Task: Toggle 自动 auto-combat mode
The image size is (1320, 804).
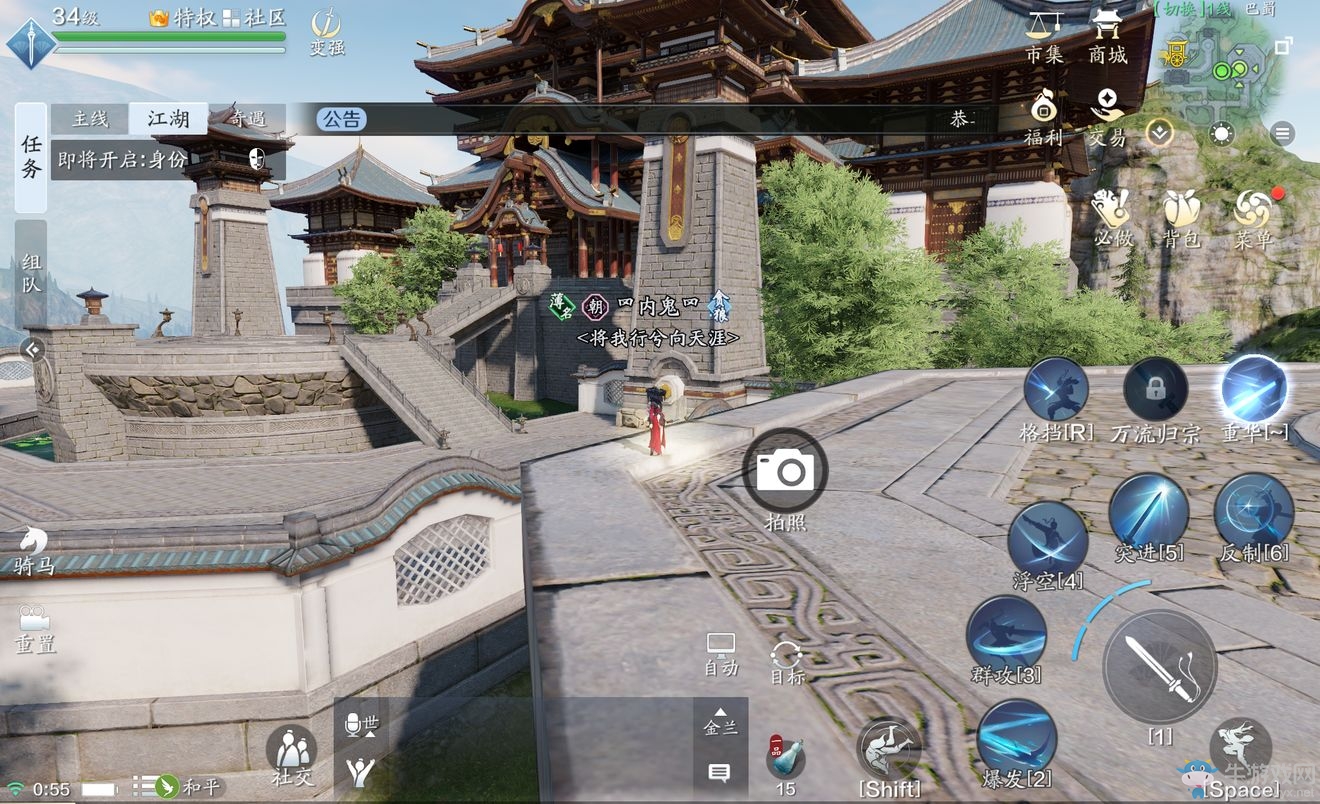Action: (x=720, y=653)
